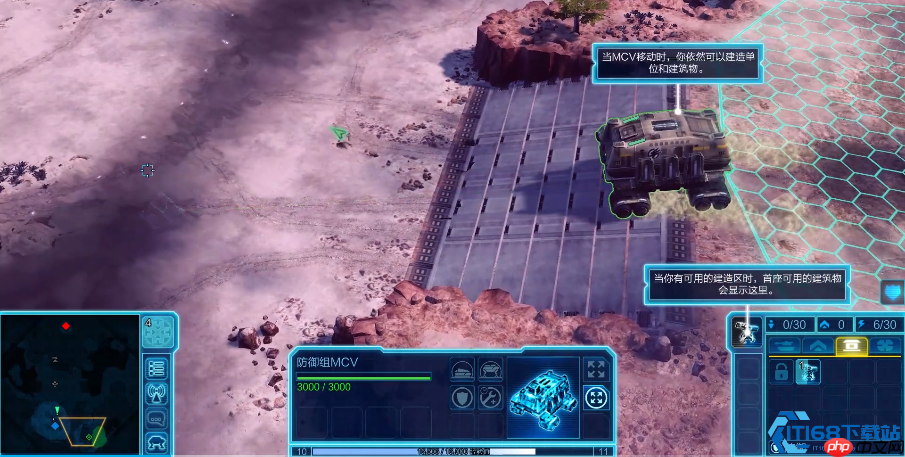Screen dimensions: 905x457
Task: Open the chevron upgrades build tab
Action: (817, 345)
